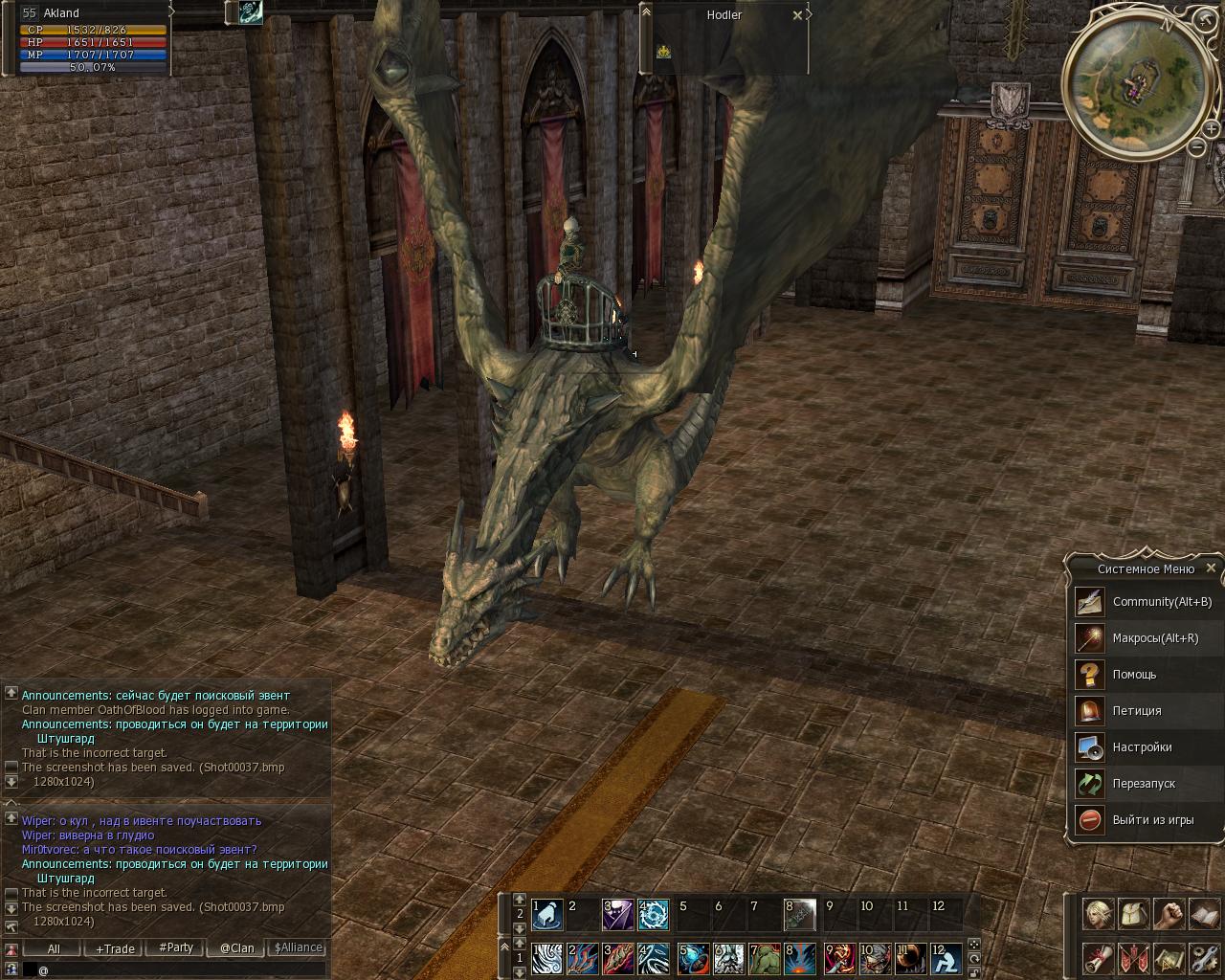Open Community from the system menu
This screenshot has width=1225, height=980.
(x=1161, y=602)
